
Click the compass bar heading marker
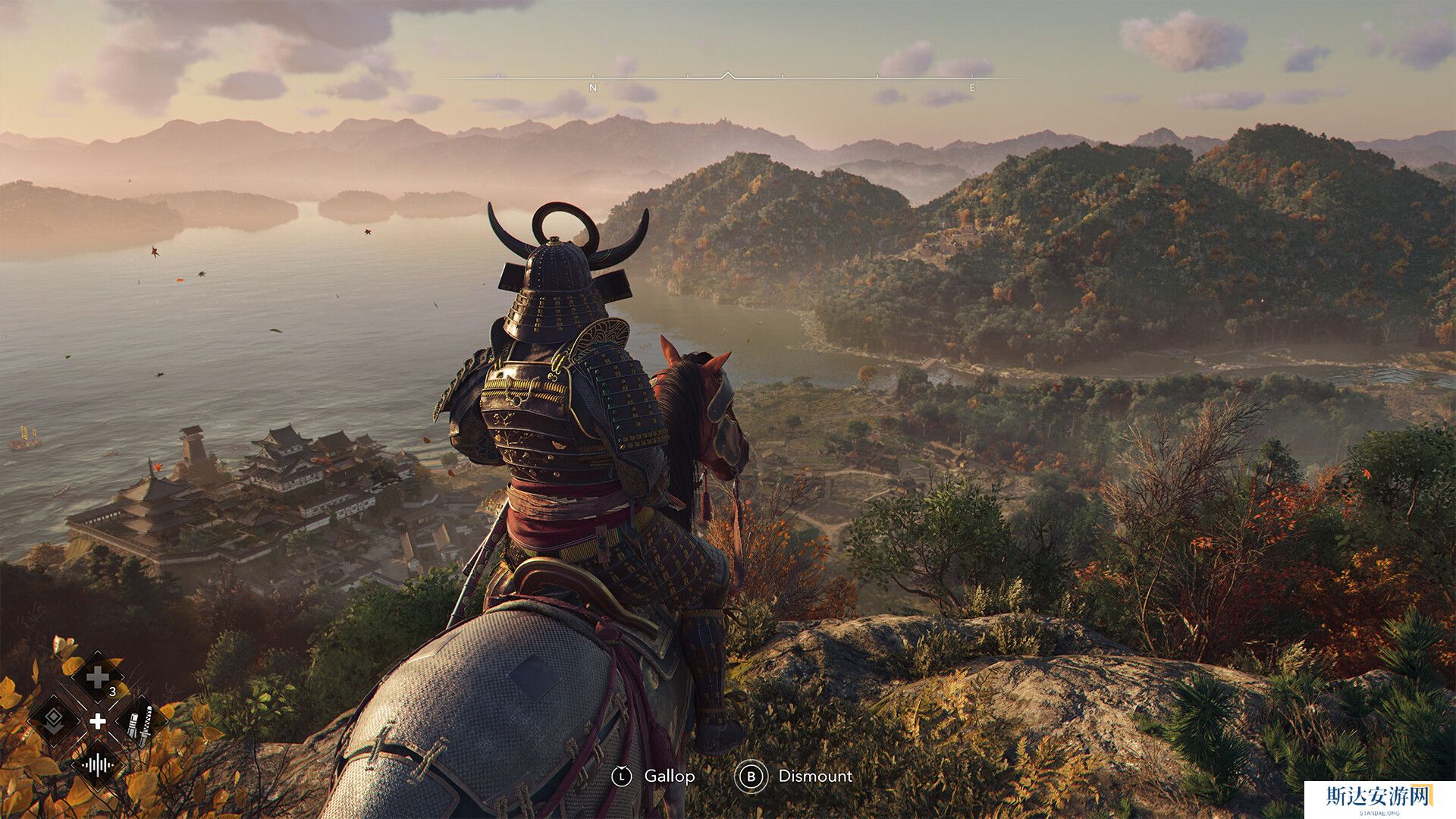[727, 75]
